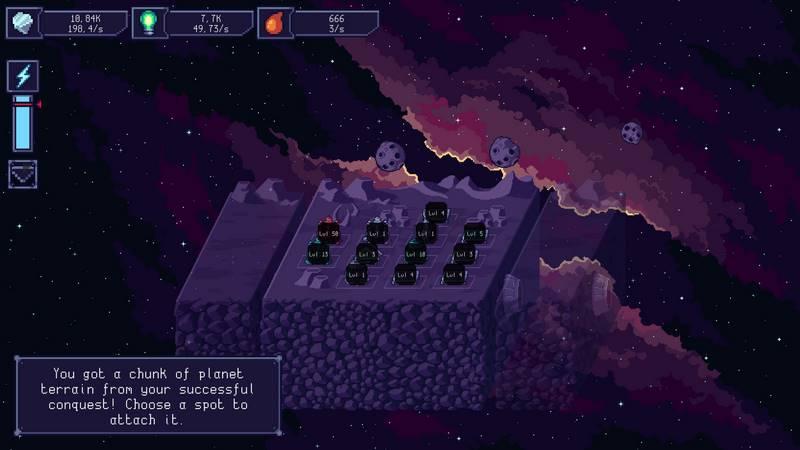Screen dimensions: 800x450
Task: Choose the Lvl 13 building tile
Action: (318, 254)
